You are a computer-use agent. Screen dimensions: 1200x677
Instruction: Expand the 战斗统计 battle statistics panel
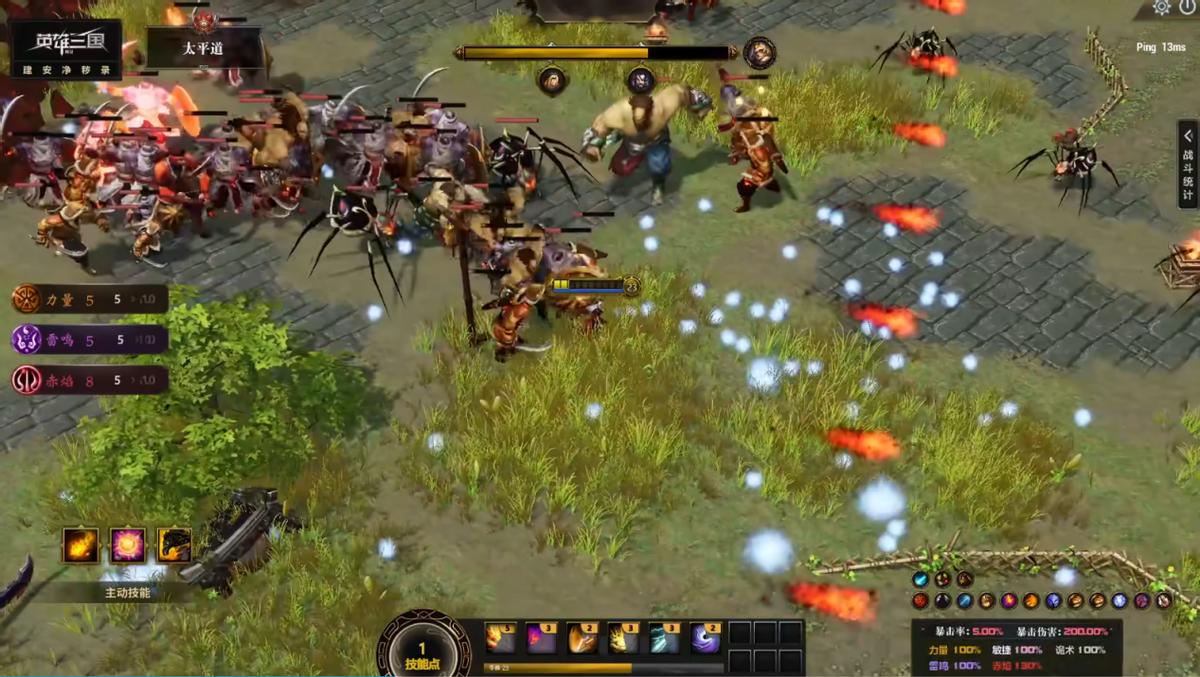[x=1187, y=164]
